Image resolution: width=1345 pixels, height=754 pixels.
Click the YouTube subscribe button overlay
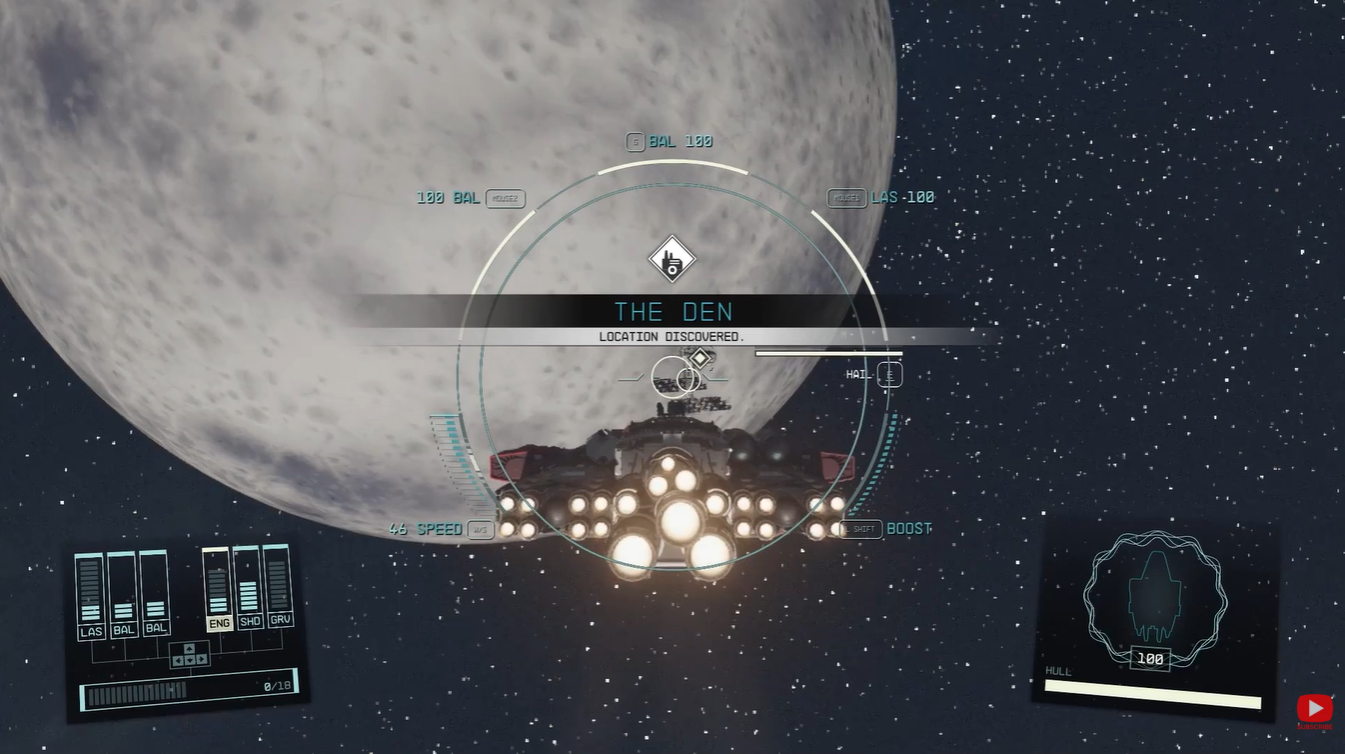1314,710
